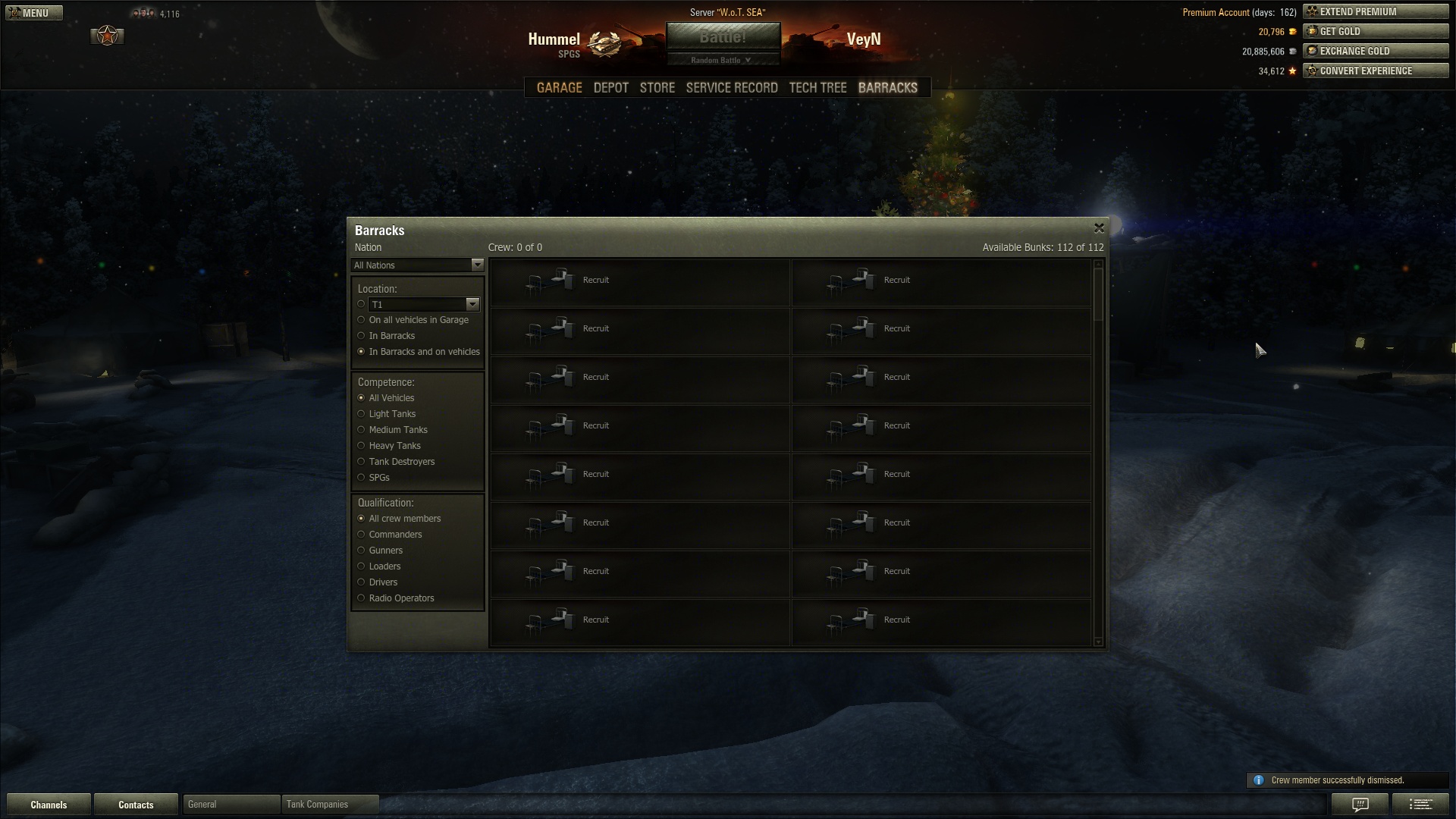
Task: Go to the Store tab
Action: (x=657, y=88)
